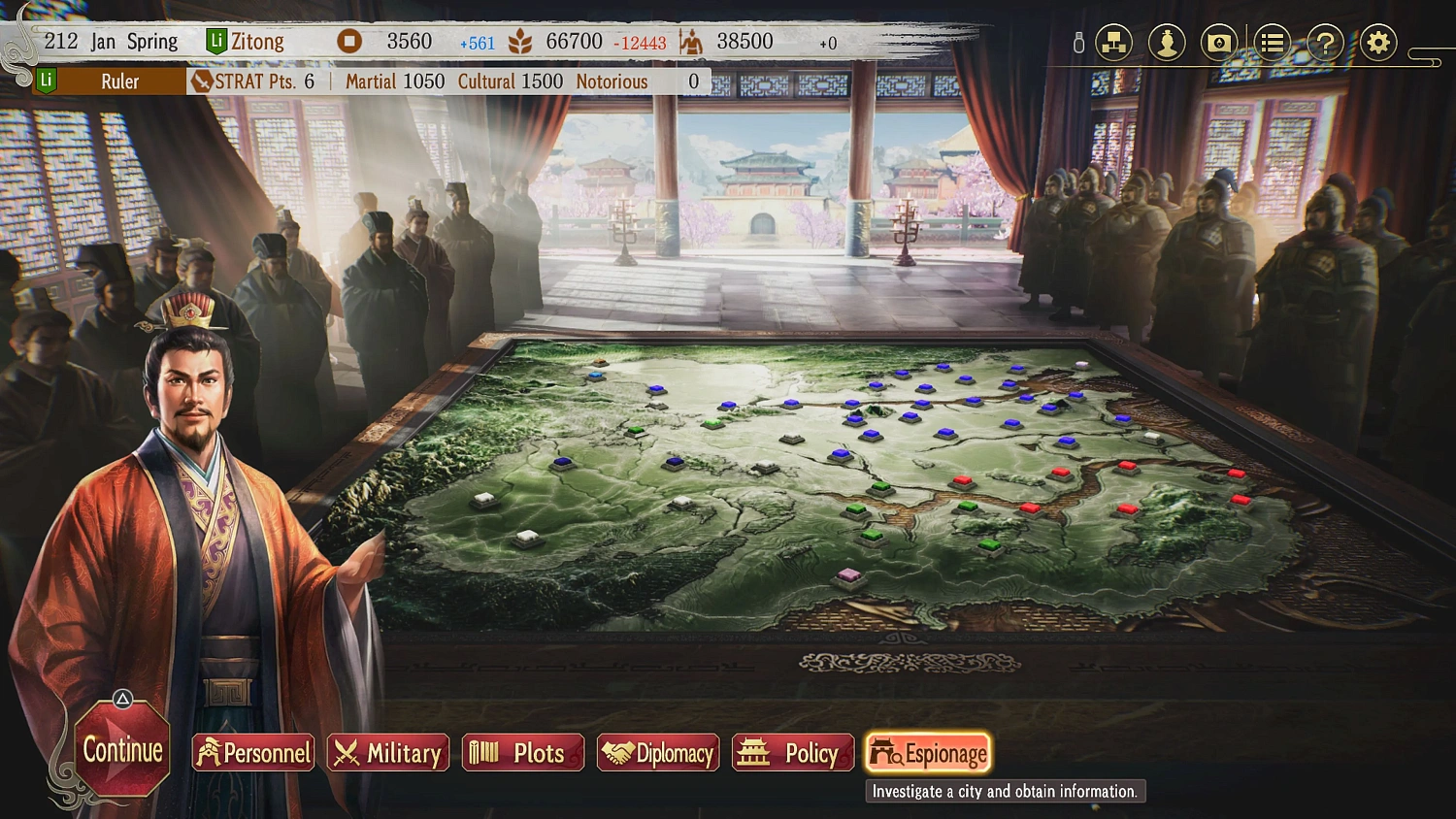Viewport: 1456px width, 819px height.
Task: Open the Personnel menu
Action: pos(252,753)
